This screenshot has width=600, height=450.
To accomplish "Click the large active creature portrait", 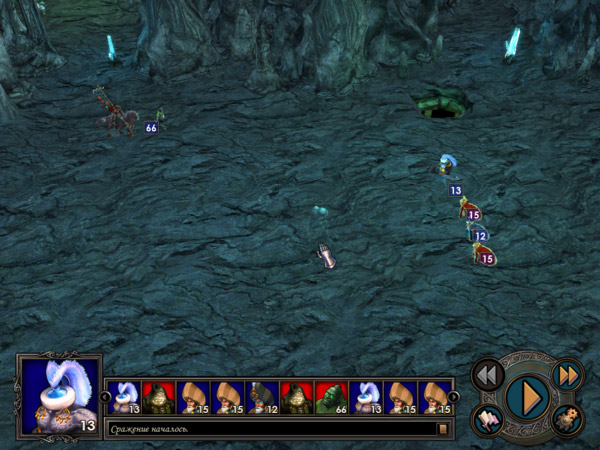I will [59, 395].
